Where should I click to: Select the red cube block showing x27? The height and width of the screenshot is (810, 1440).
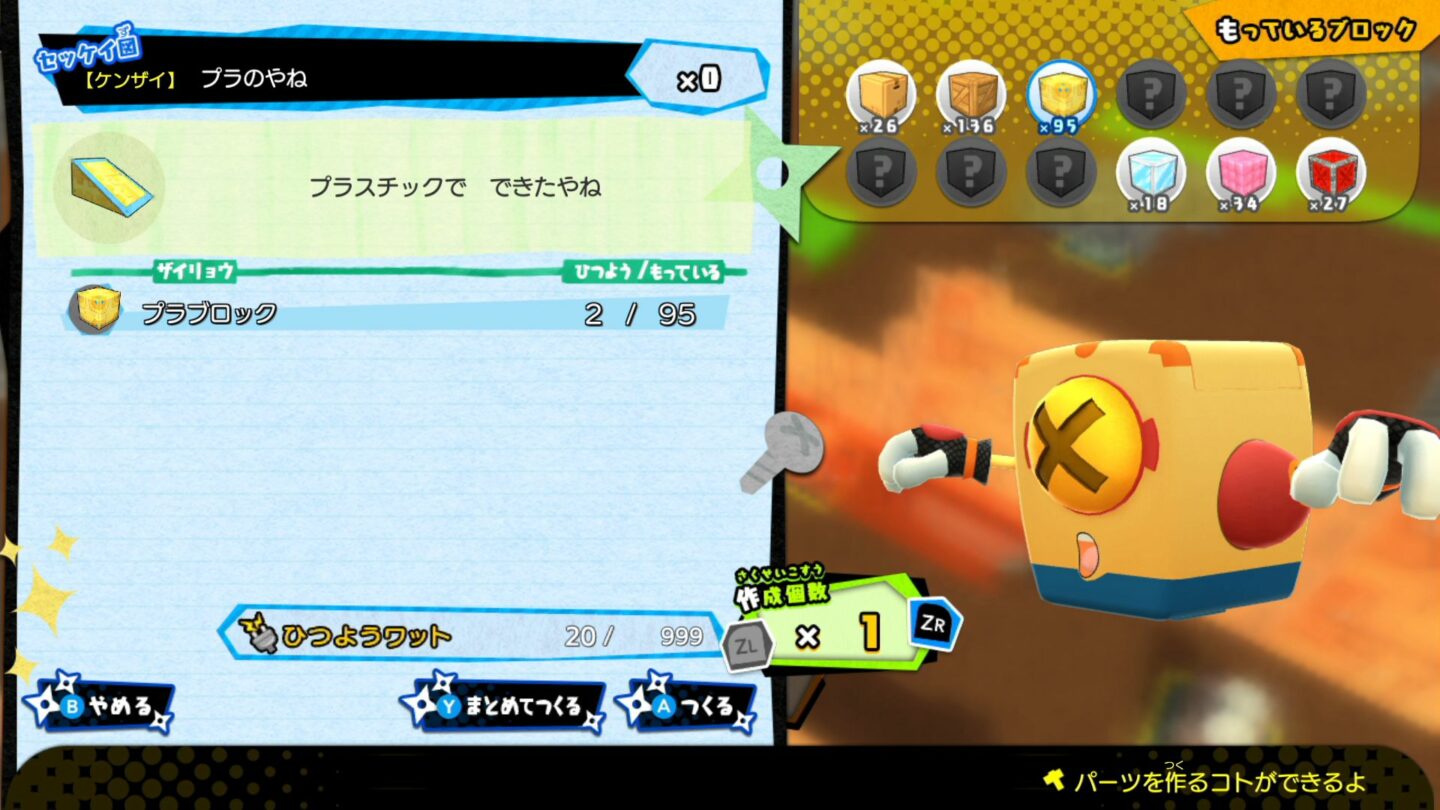(1330, 174)
